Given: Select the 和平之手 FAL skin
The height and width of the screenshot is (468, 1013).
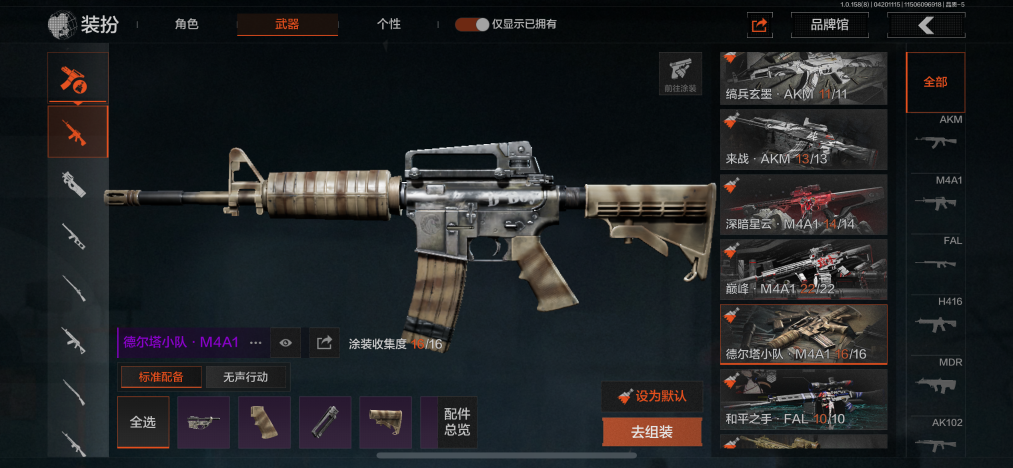Looking at the screenshot, I should coord(803,399).
